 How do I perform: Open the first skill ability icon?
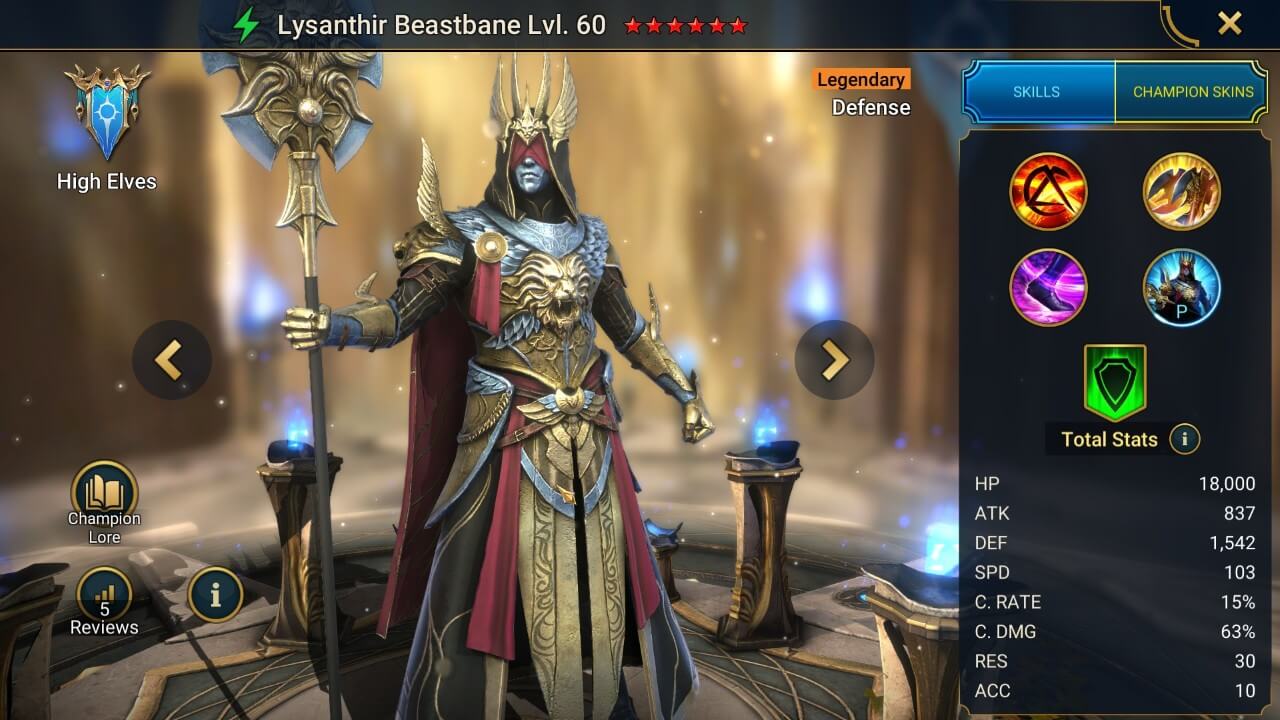click(x=1048, y=190)
